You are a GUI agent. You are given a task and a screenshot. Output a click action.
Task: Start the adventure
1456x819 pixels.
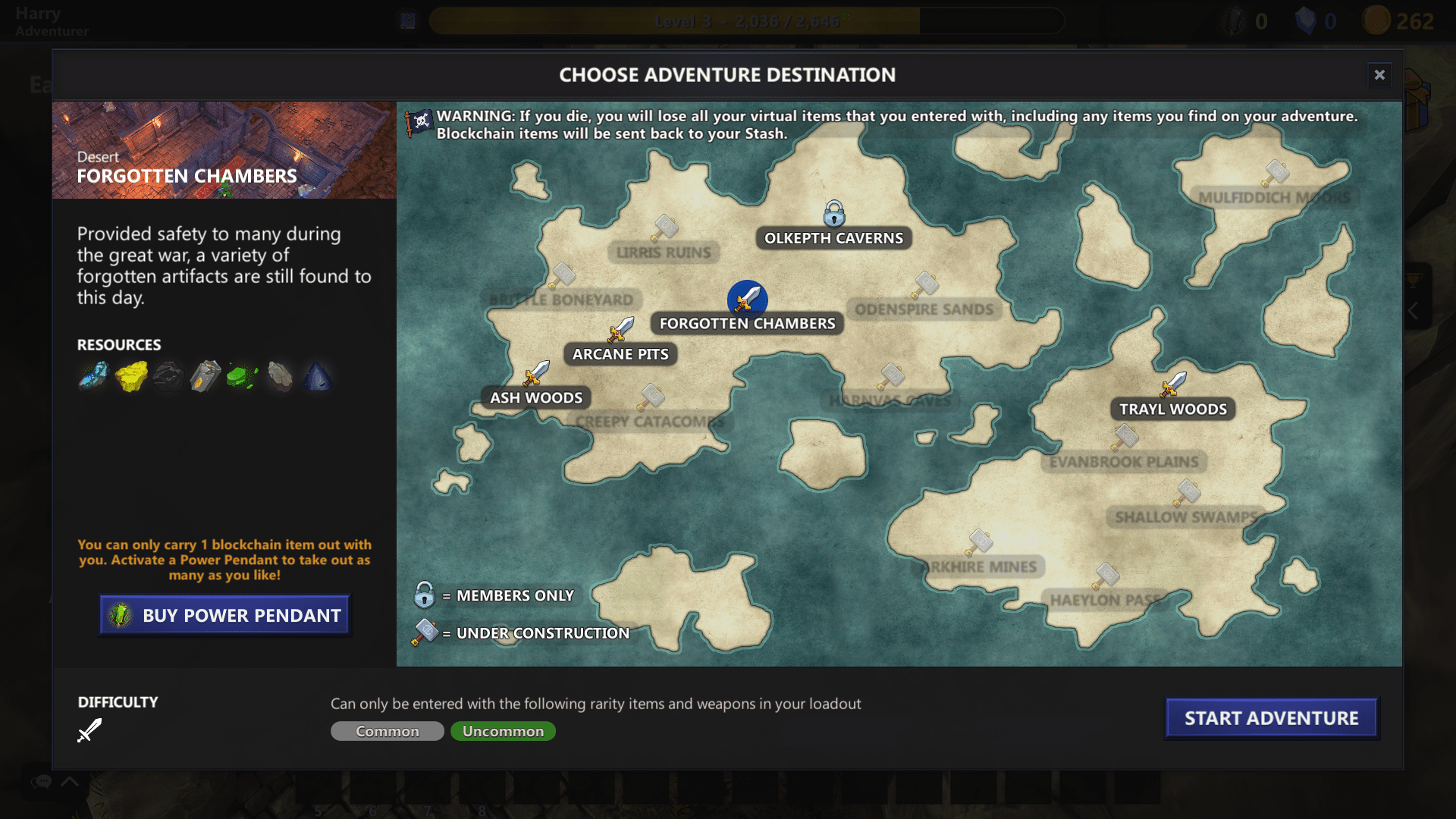pos(1271,718)
